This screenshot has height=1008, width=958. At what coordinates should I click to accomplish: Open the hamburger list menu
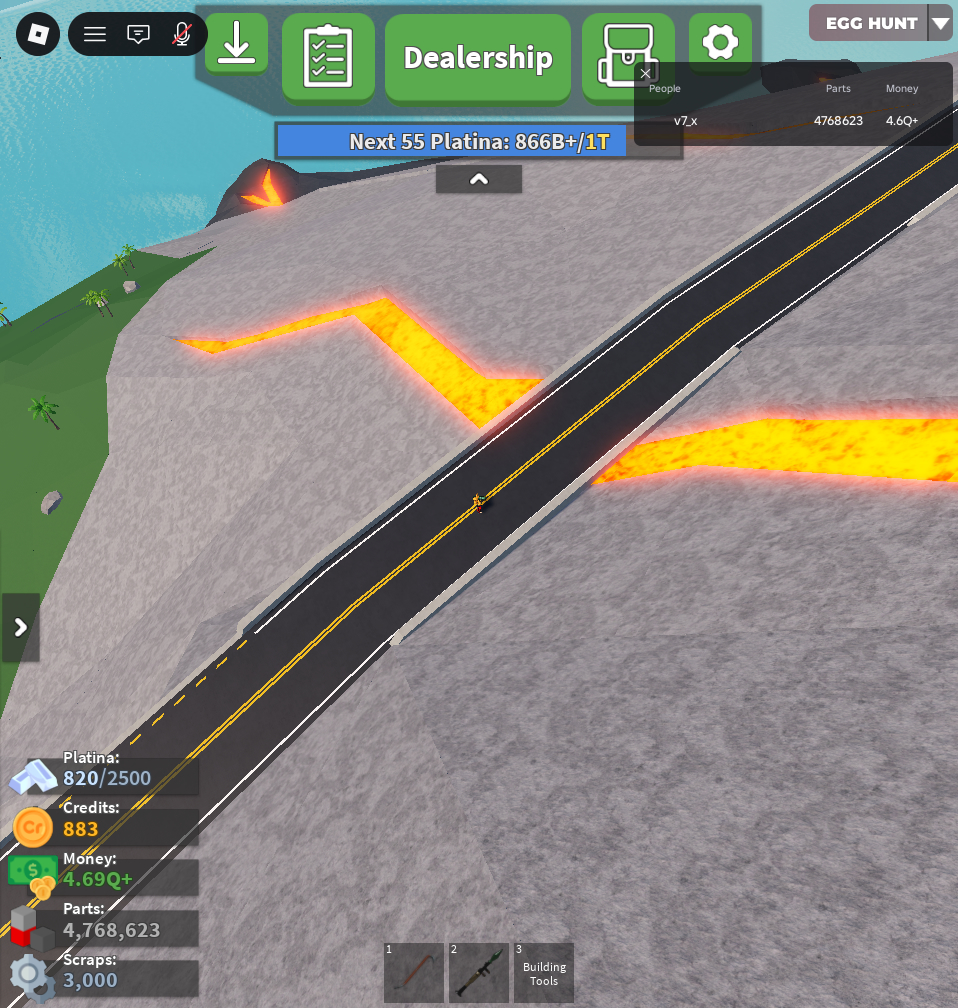tap(95, 35)
